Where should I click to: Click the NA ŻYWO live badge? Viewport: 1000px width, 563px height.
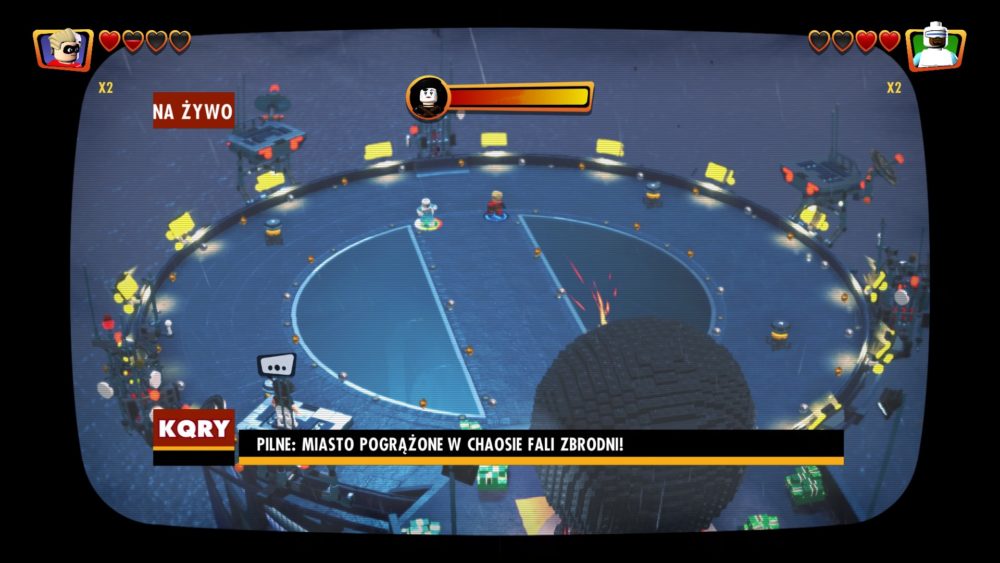pyautogui.click(x=193, y=111)
